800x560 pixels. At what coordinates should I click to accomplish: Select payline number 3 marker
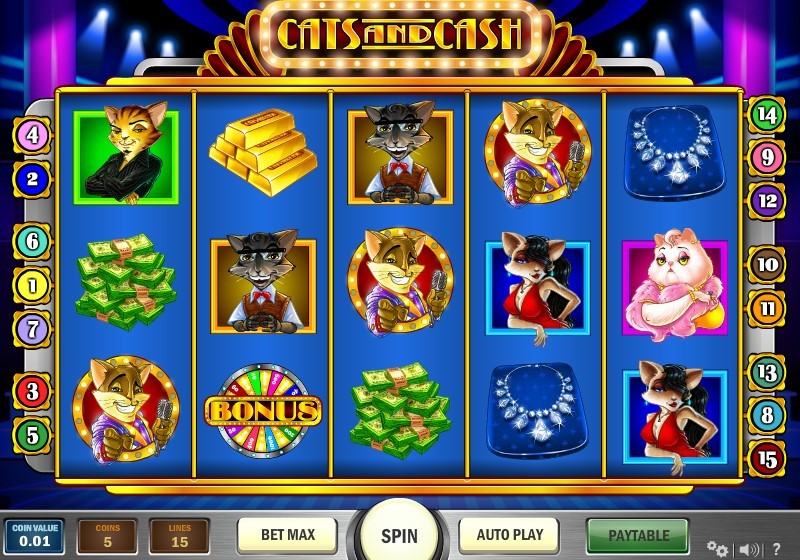32,391
